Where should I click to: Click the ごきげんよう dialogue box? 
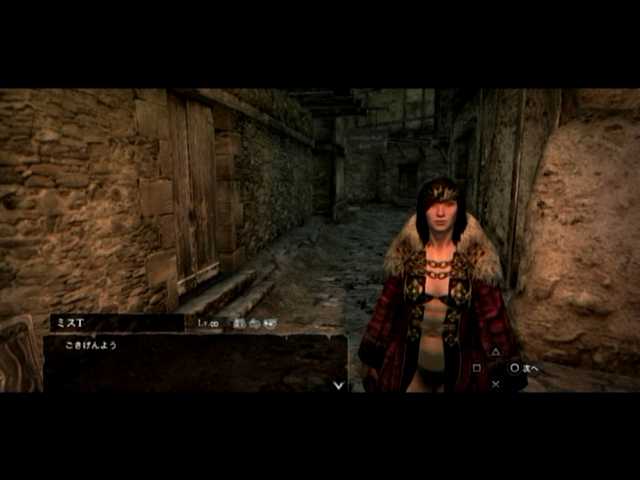195,362
